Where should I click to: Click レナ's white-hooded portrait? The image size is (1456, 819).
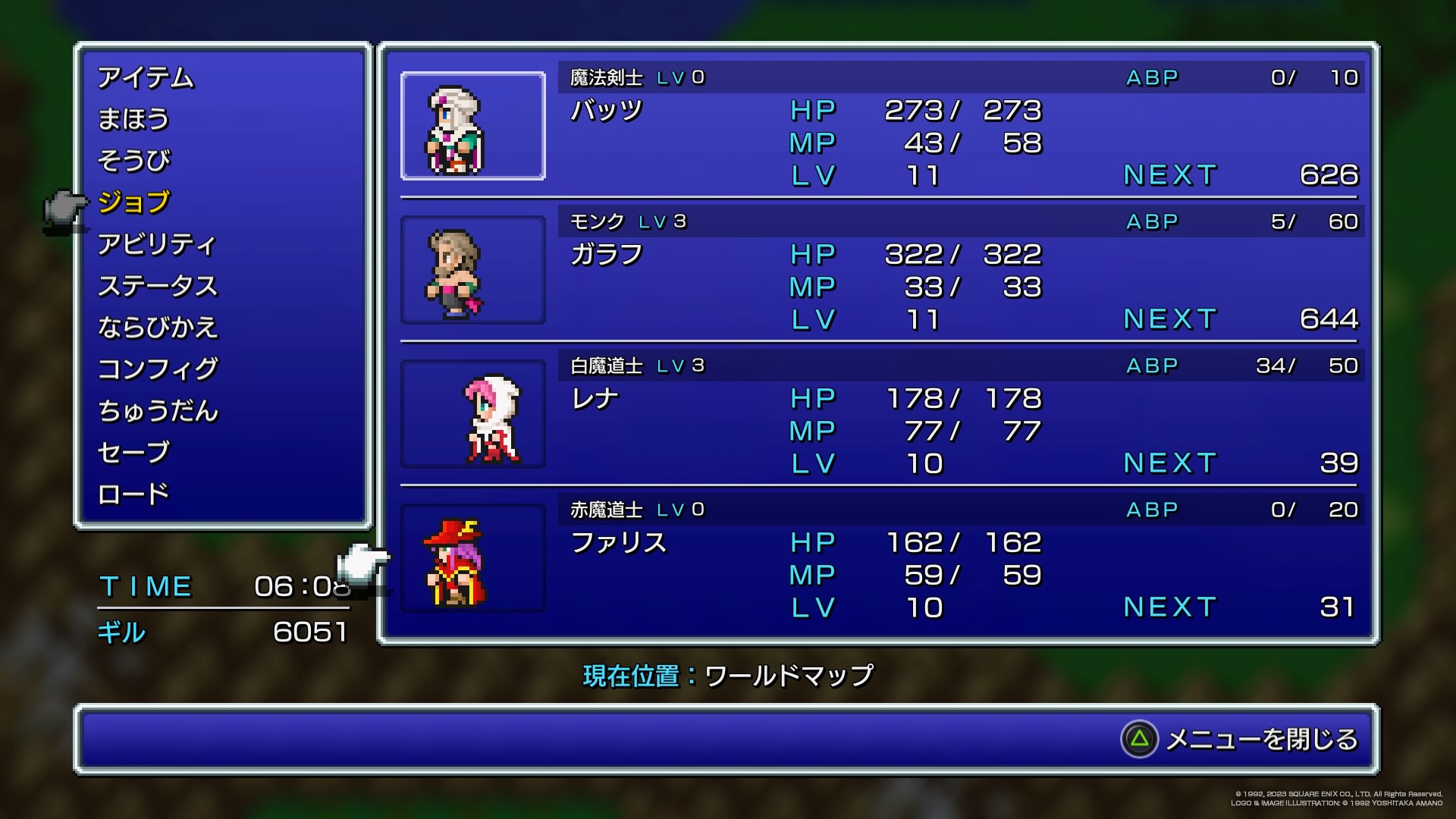[x=472, y=414]
